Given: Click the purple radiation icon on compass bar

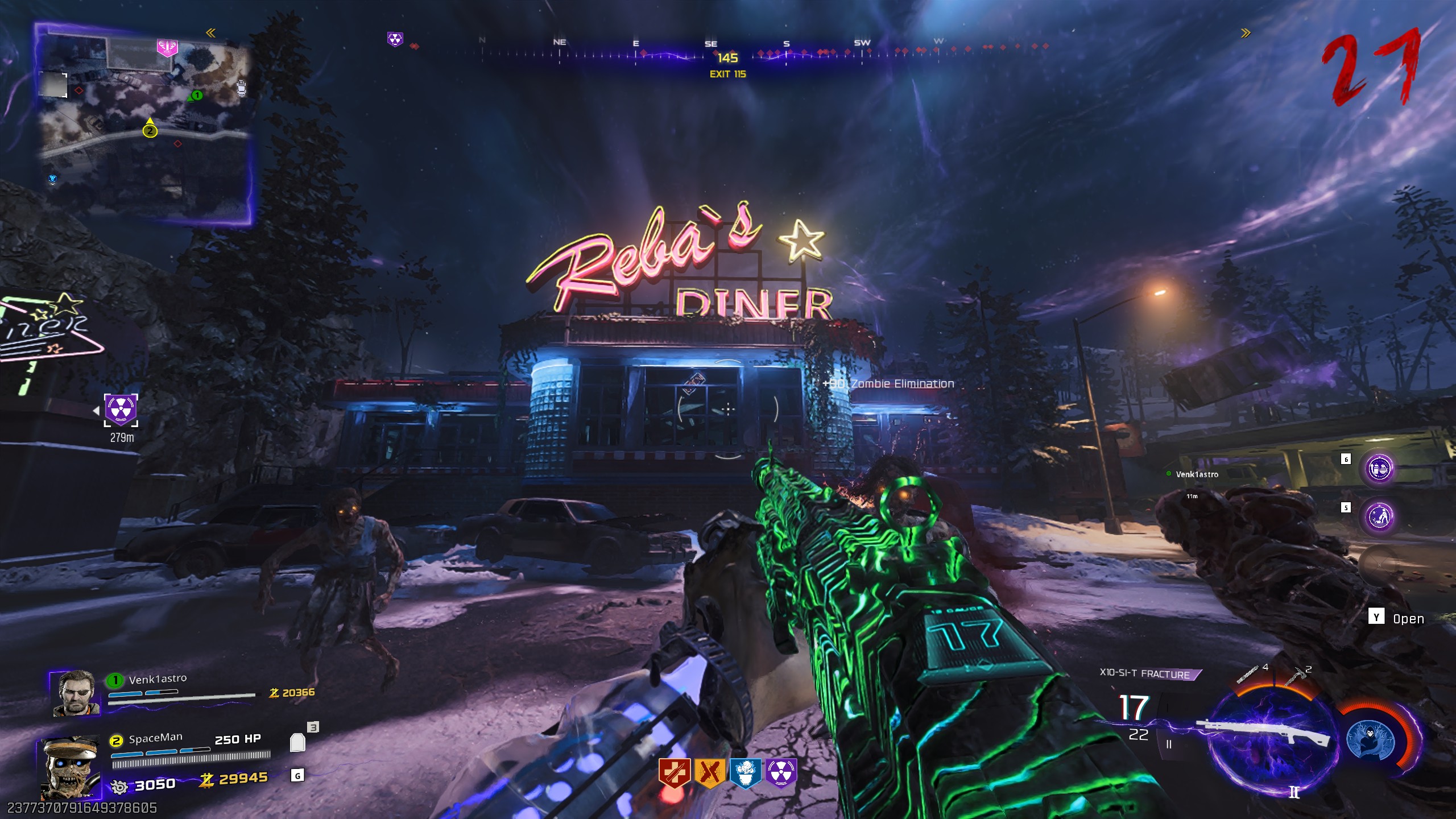Looking at the screenshot, I should [395, 39].
